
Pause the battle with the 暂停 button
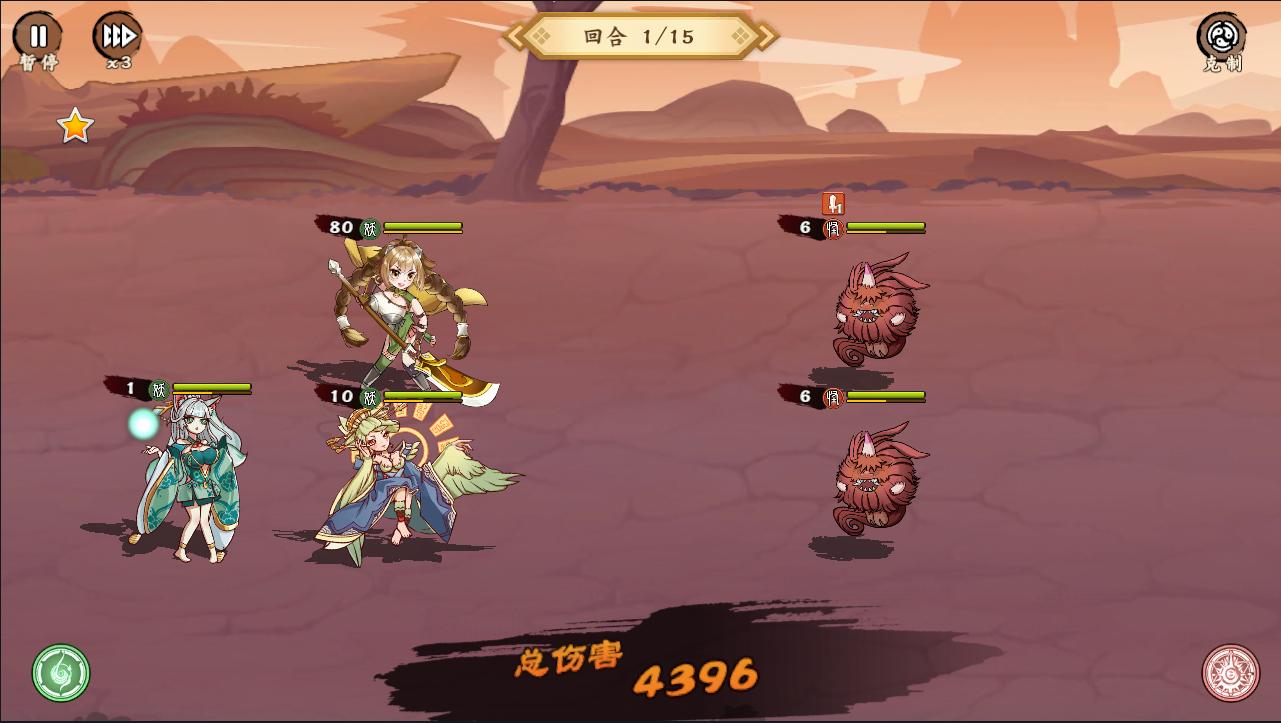coord(37,37)
